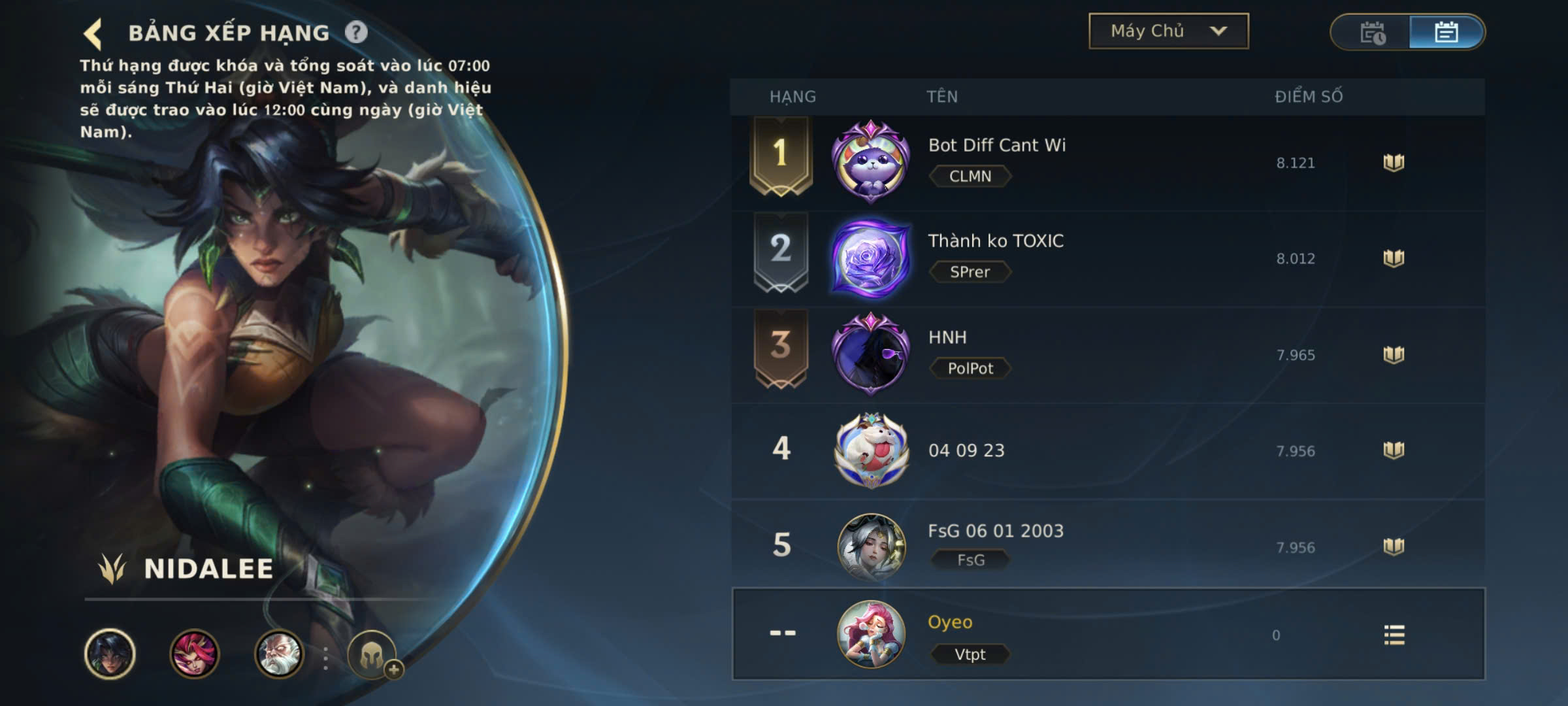Image resolution: width=1568 pixels, height=706 pixels.
Task: Open book icon for FsG 06 01 2003
Action: click(1394, 546)
